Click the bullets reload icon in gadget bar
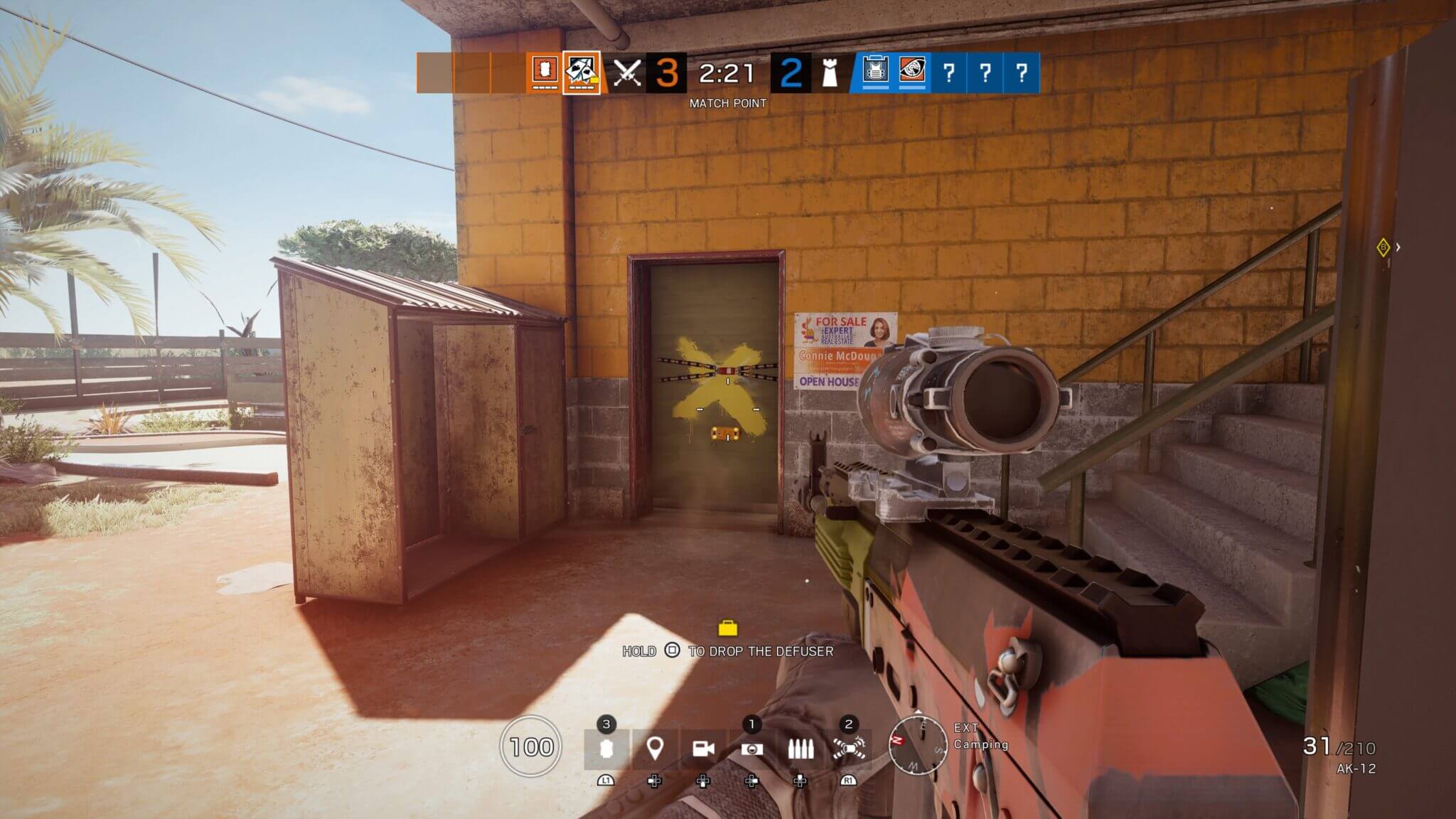Screen dimensions: 1456x819 pyautogui.click(x=800, y=750)
